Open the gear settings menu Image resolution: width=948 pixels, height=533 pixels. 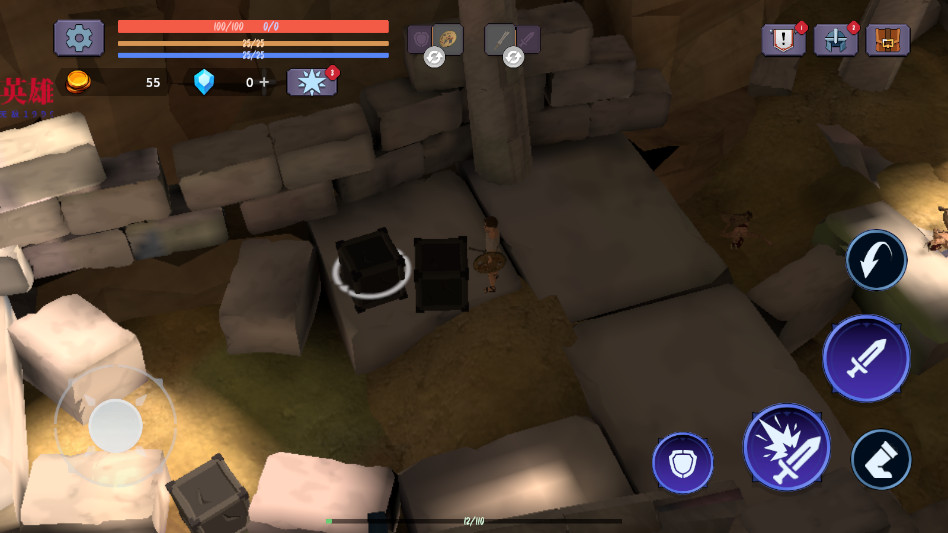tap(79, 38)
